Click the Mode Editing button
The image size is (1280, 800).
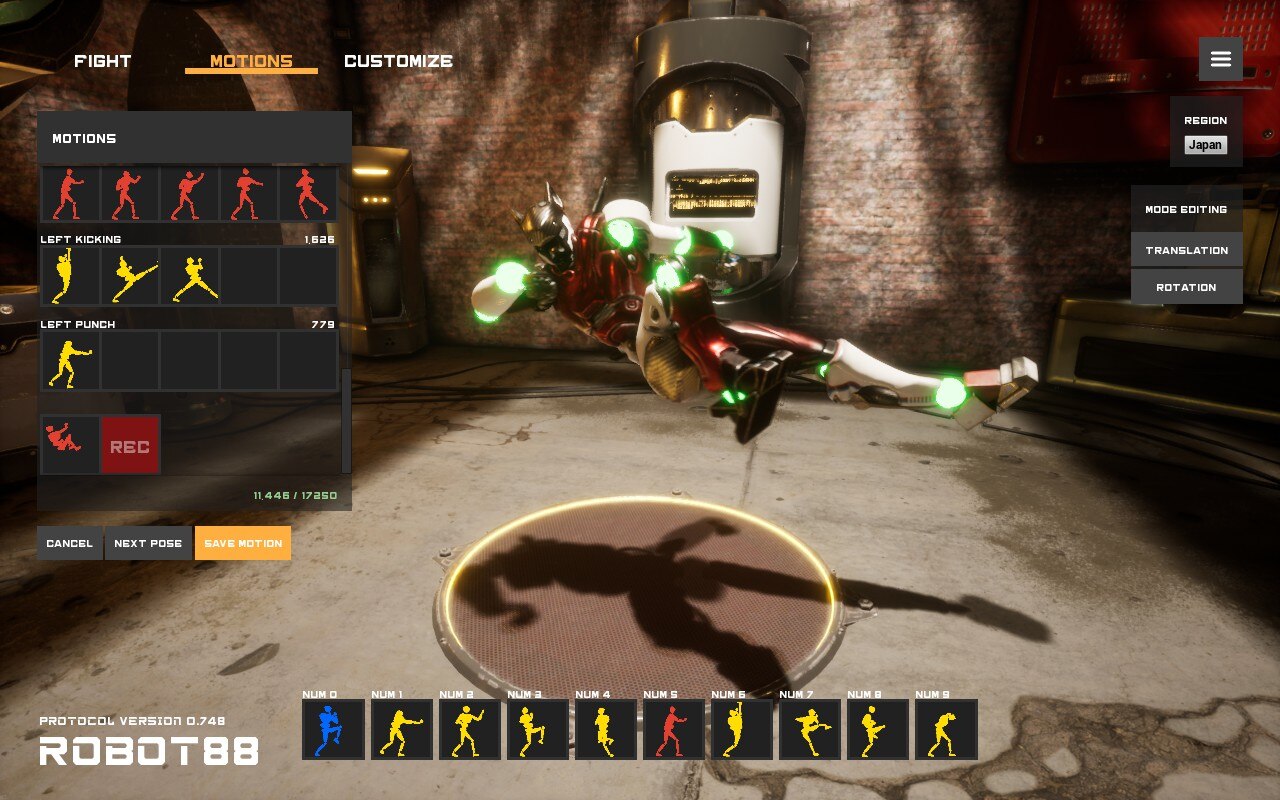[1186, 210]
